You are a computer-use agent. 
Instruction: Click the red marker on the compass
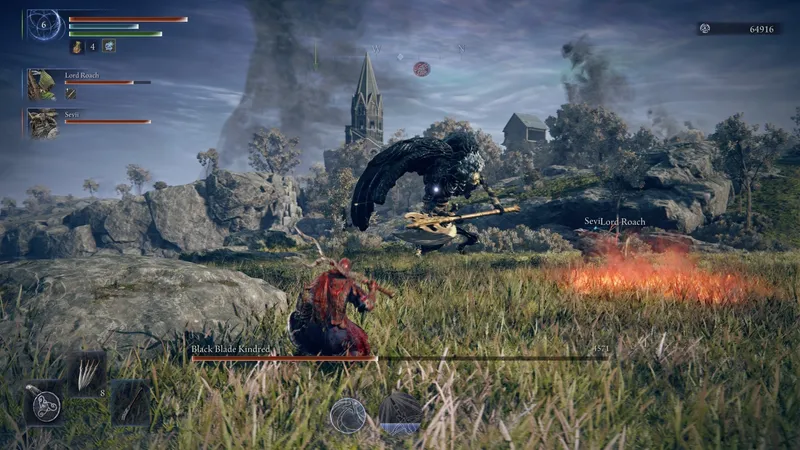coord(422,69)
